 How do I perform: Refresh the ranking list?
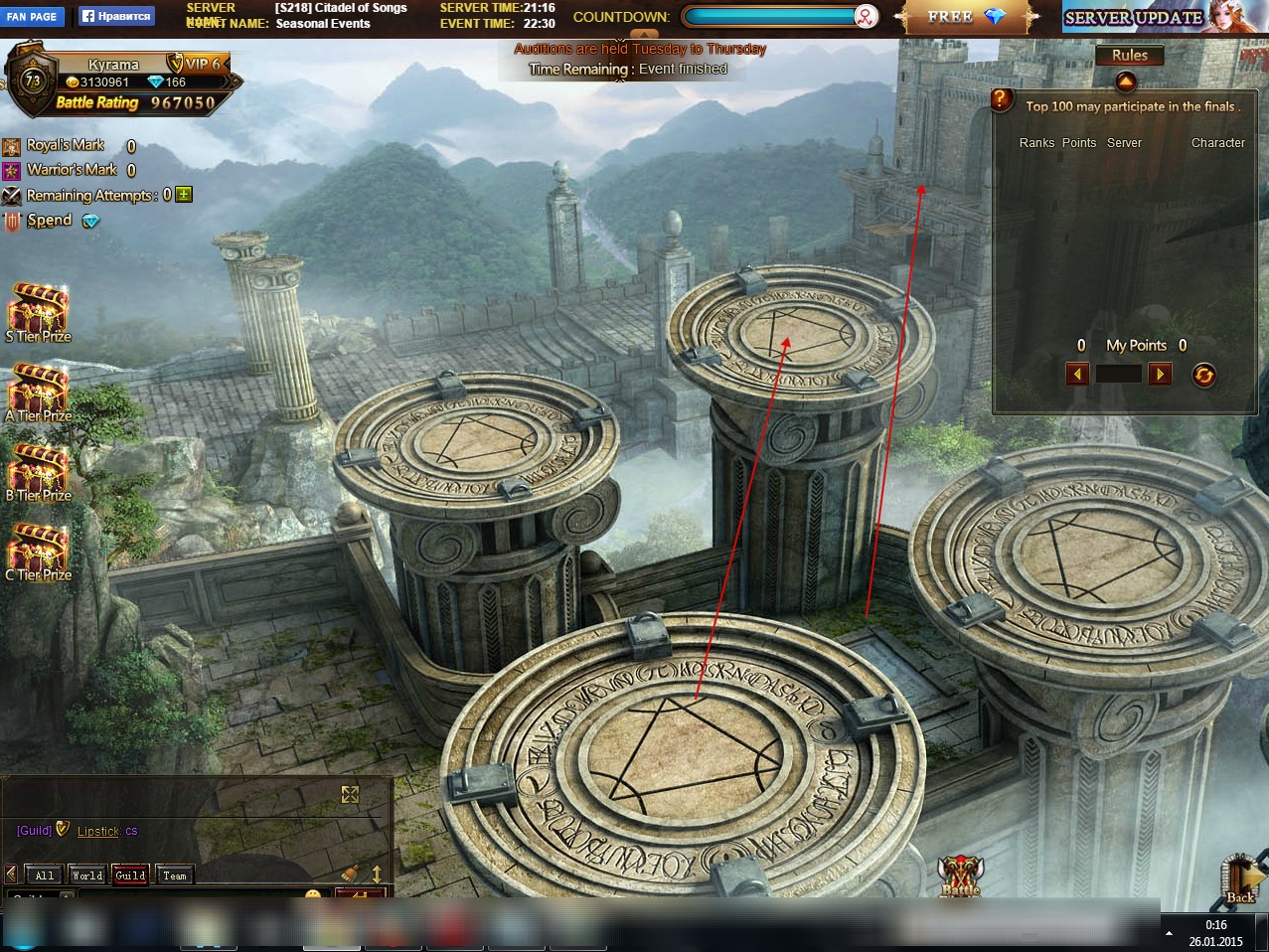1203,375
